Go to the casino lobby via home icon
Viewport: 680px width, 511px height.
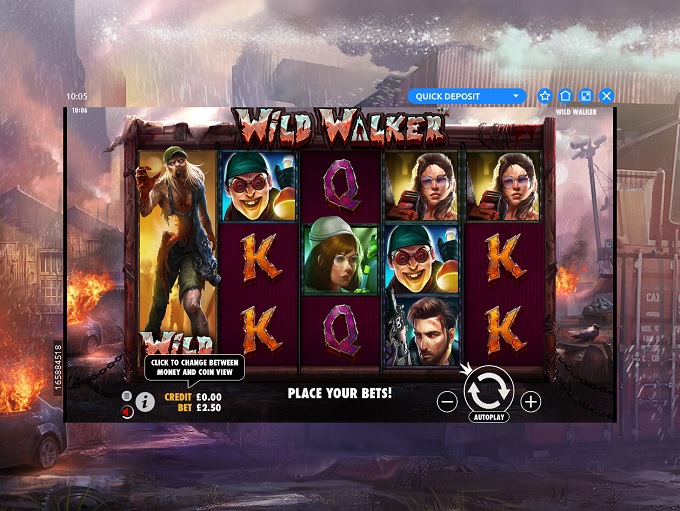pyautogui.click(x=565, y=96)
